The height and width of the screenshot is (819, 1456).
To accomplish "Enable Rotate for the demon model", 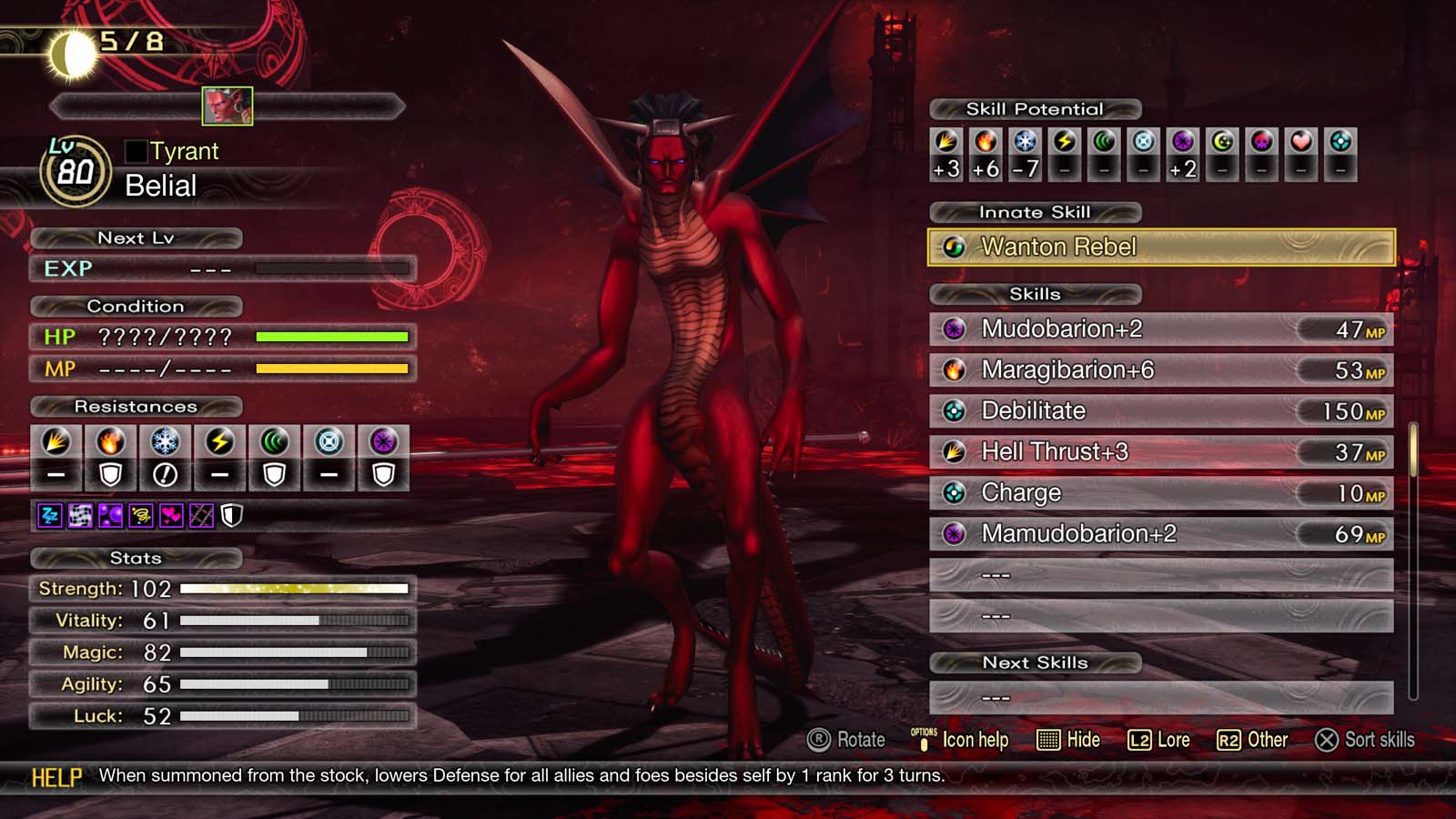I will pos(846,740).
